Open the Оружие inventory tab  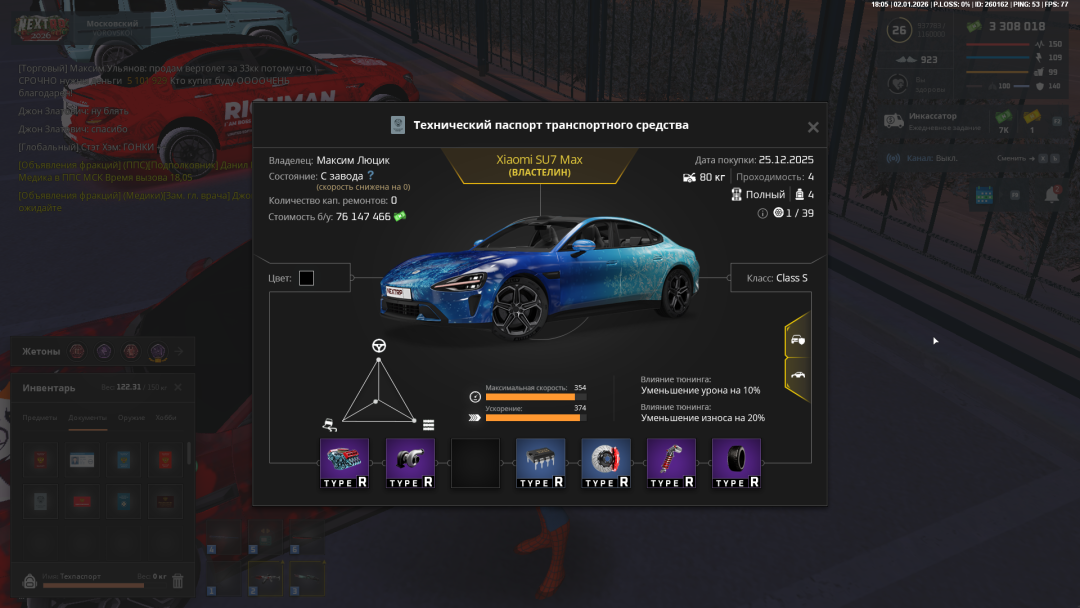point(131,418)
